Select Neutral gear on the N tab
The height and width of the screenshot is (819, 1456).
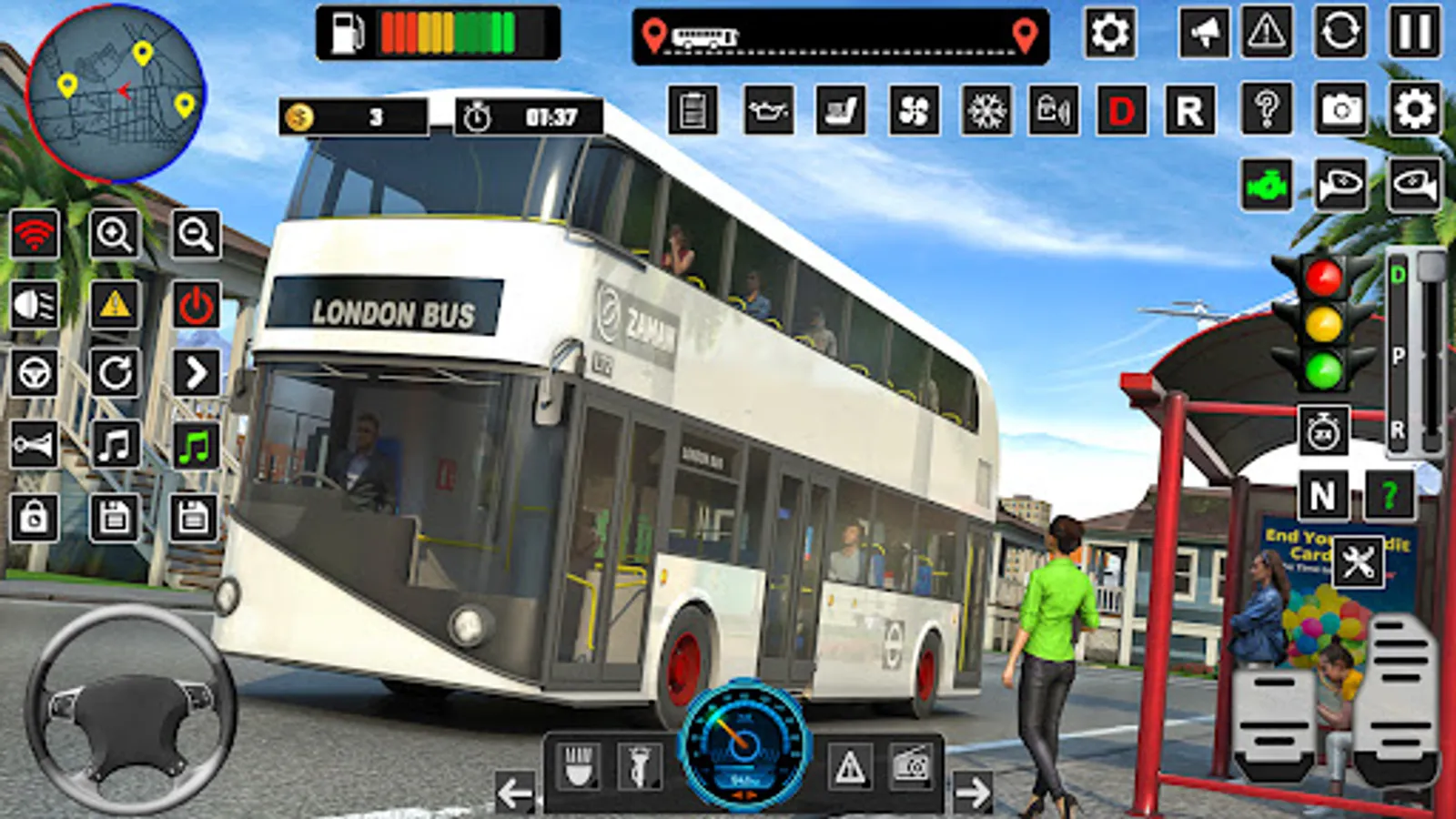point(1325,496)
